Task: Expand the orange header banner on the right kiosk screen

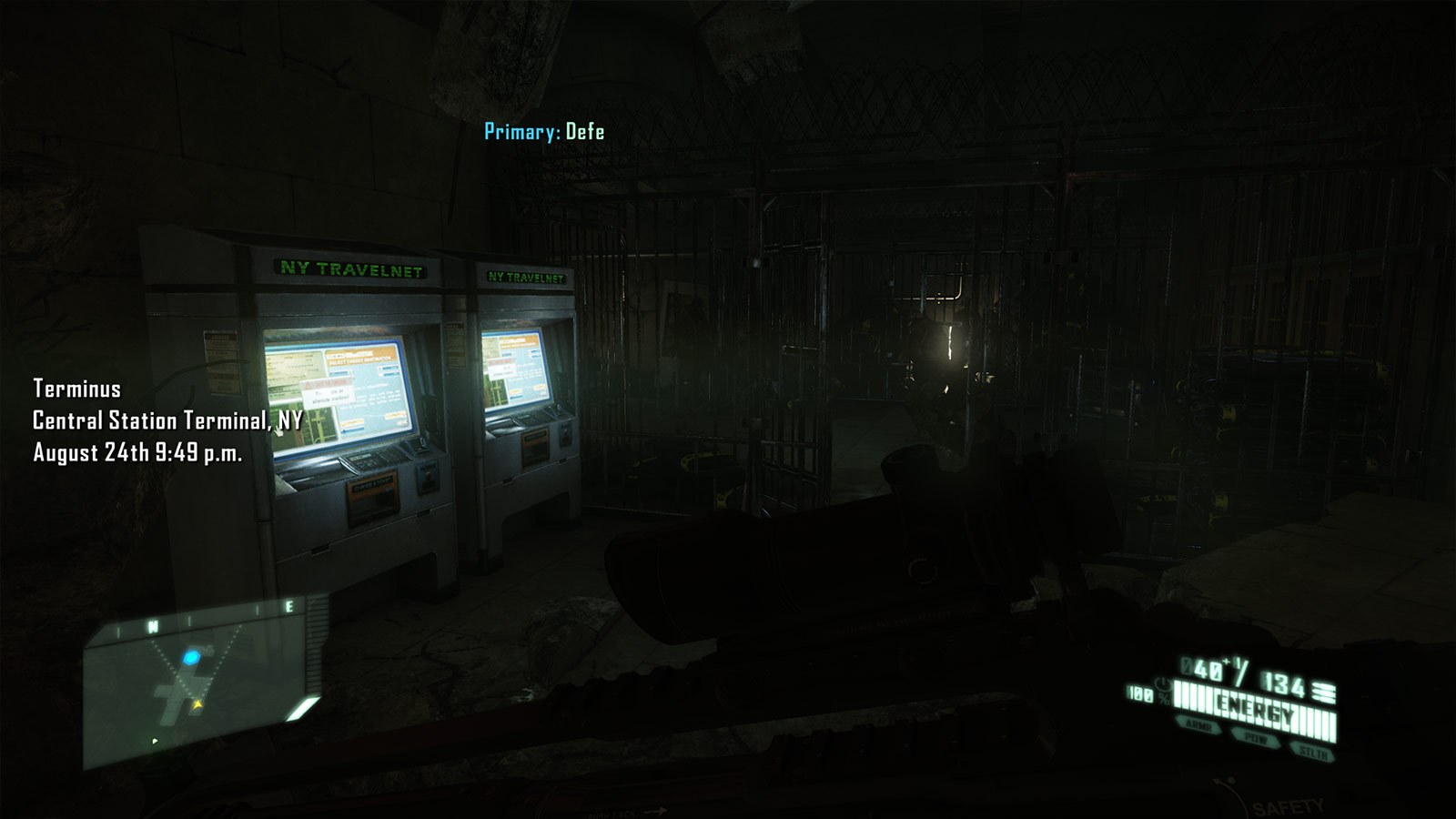Action: pos(516,343)
